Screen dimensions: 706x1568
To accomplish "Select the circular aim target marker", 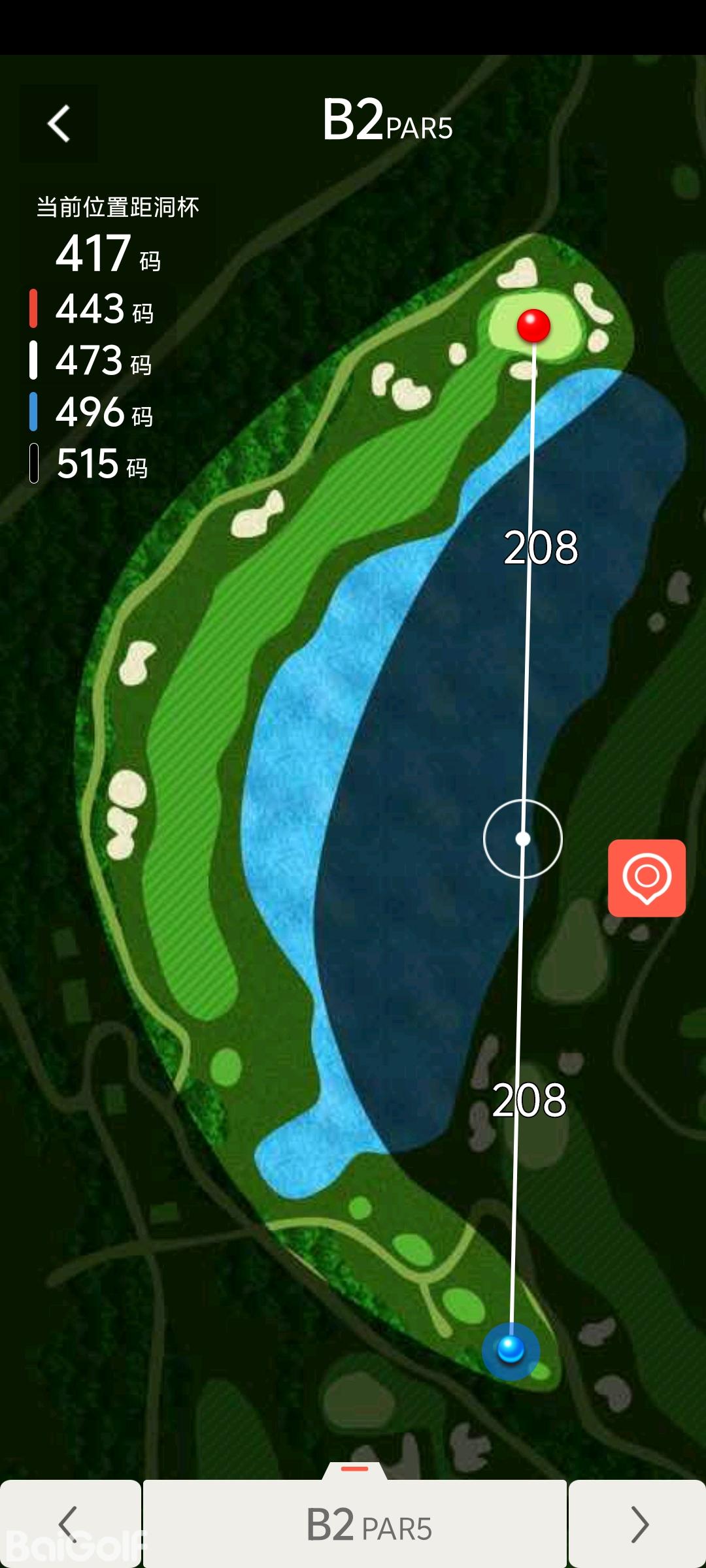I will [523, 838].
